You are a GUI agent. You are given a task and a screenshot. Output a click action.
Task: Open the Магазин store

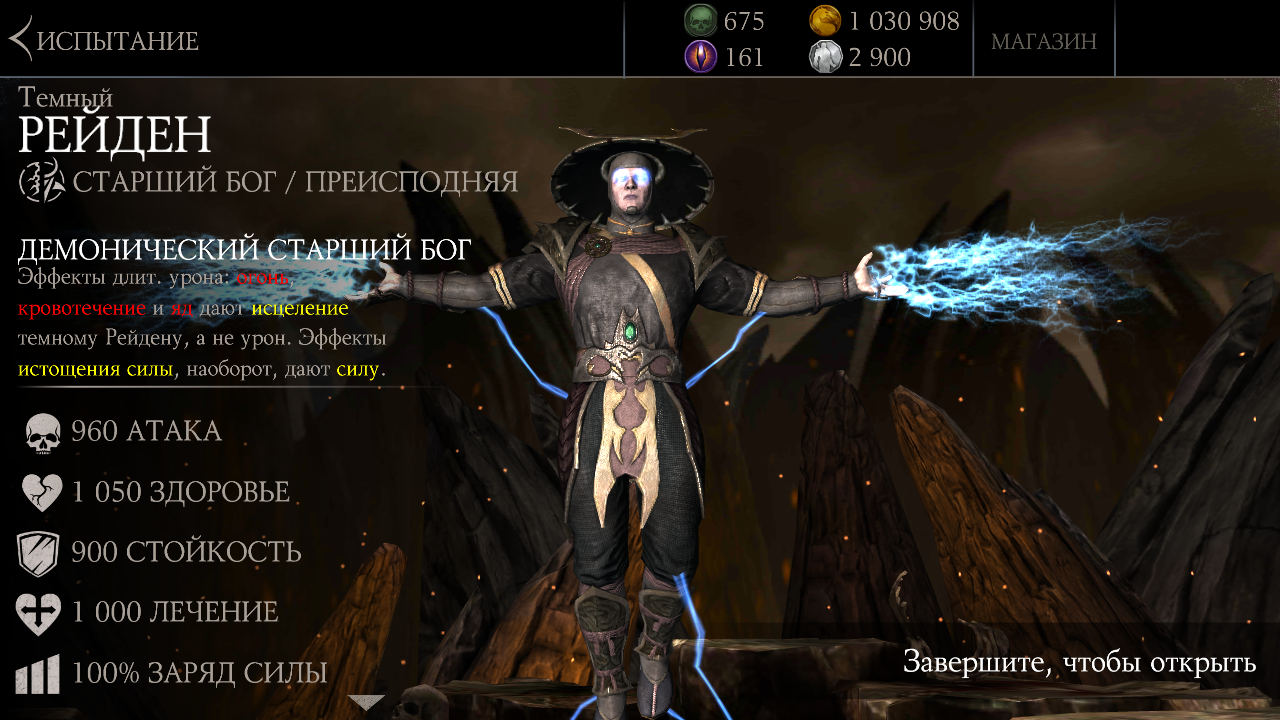tap(1044, 41)
